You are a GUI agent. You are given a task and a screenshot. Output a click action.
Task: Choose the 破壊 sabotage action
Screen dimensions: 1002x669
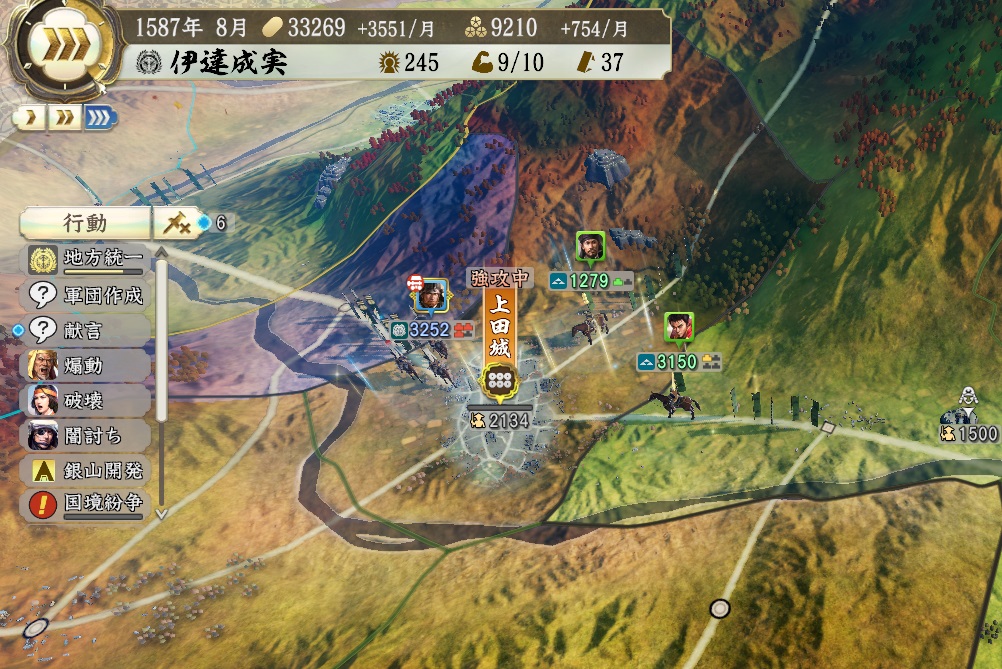tap(88, 400)
